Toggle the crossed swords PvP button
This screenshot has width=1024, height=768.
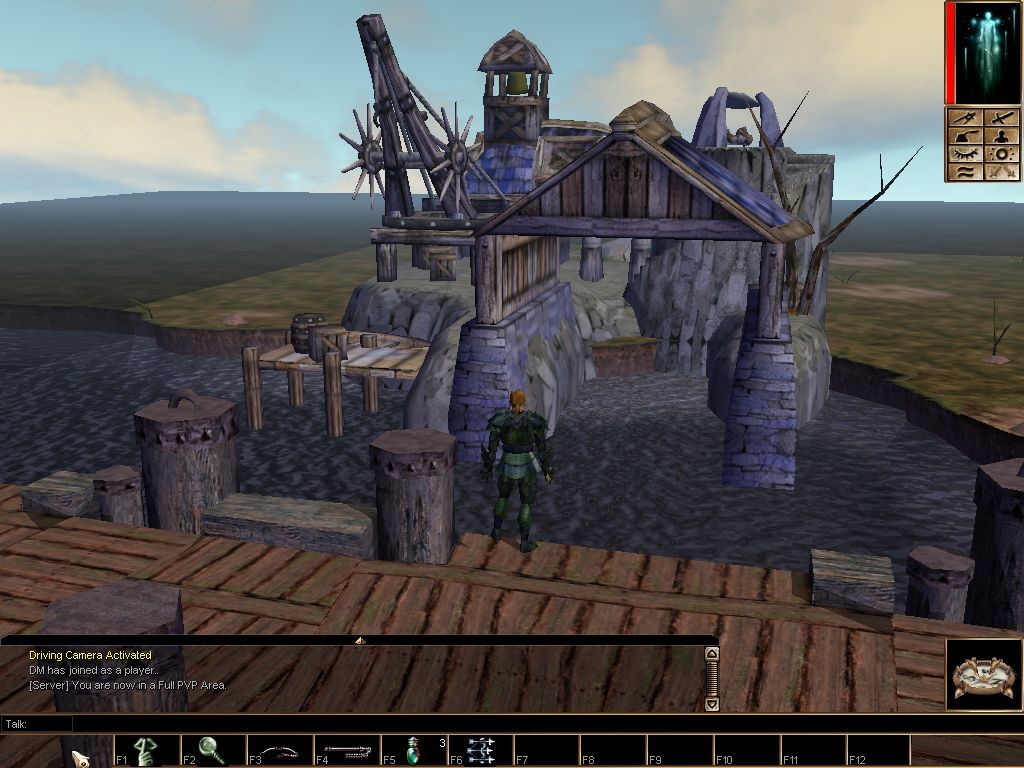(1002, 172)
